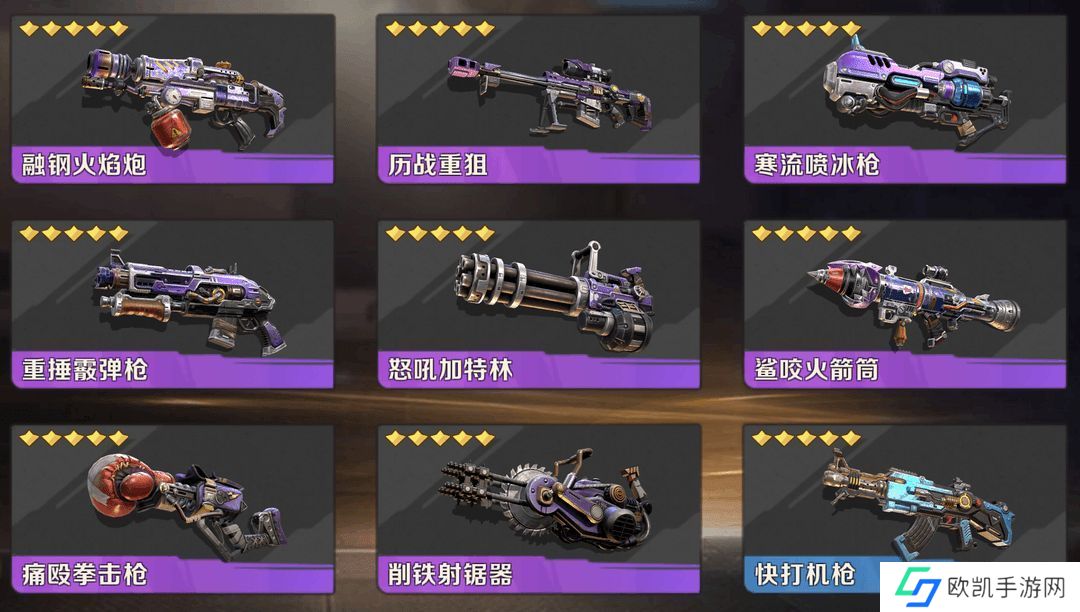The width and height of the screenshot is (1080, 612).
Task: Open the 鲨咬火箭筒 rocket launcher card
Action: pos(905,304)
